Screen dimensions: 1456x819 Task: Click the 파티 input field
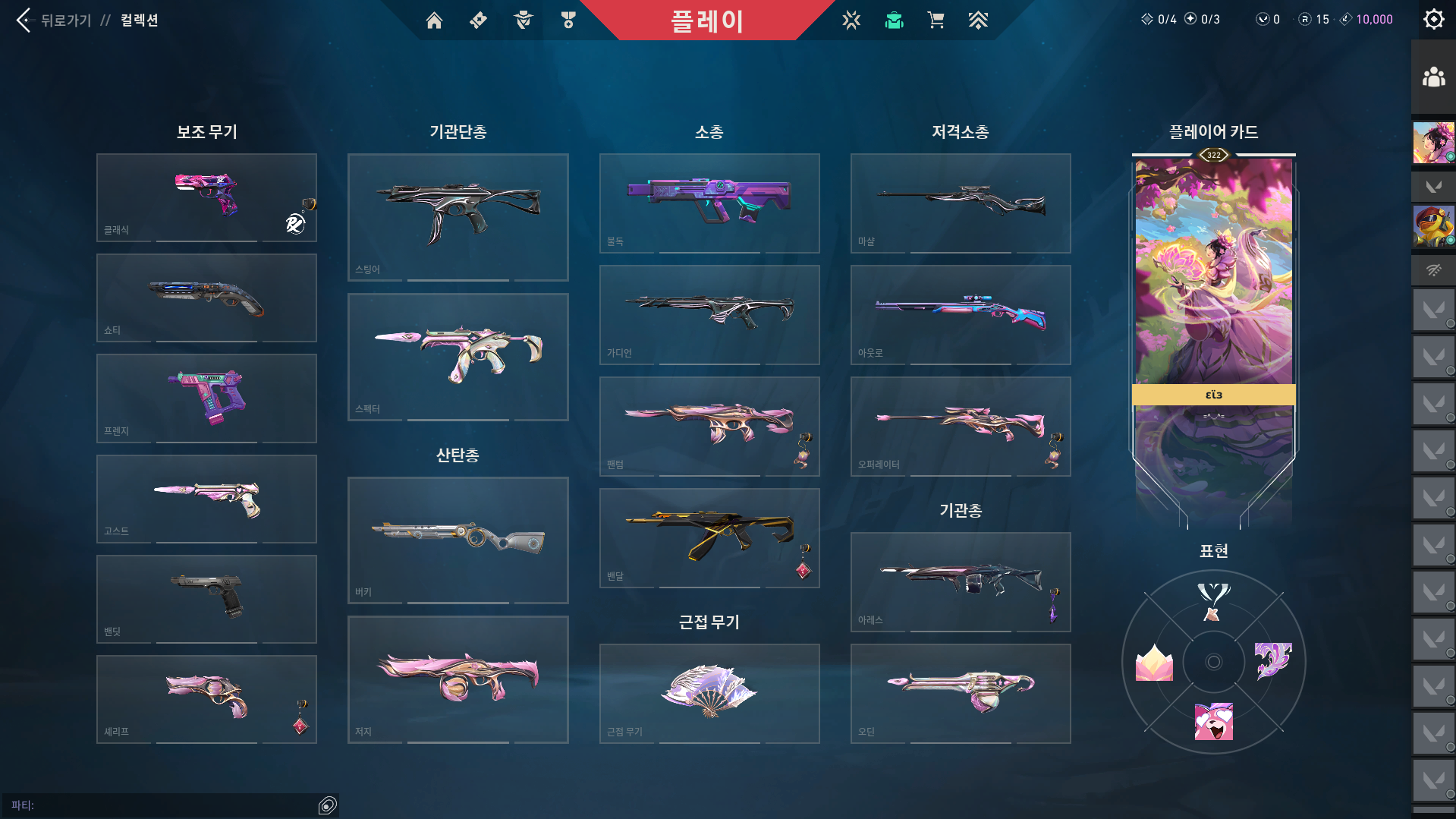(x=152, y=804)
